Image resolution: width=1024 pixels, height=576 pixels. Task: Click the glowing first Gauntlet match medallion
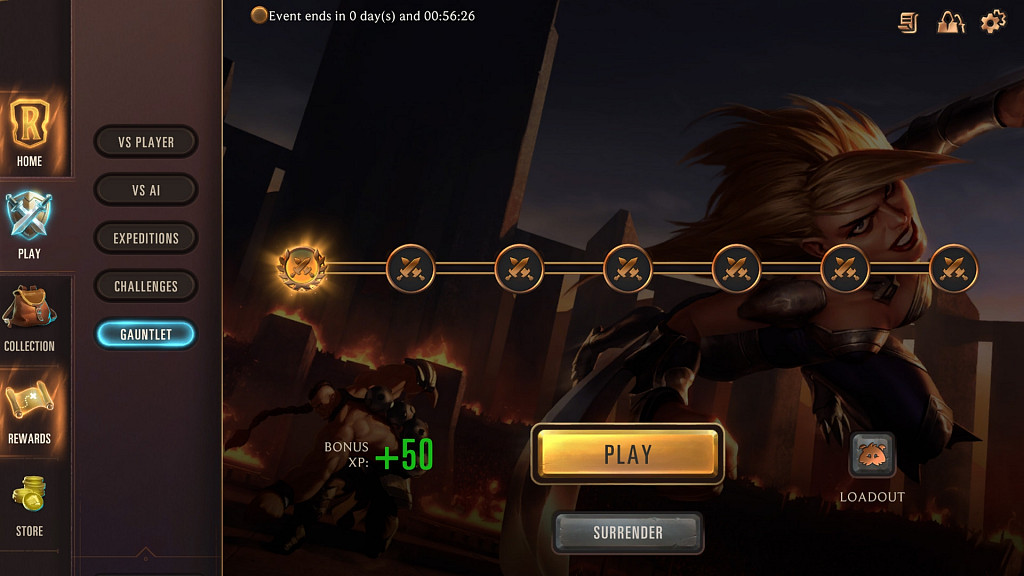(301, 267)
